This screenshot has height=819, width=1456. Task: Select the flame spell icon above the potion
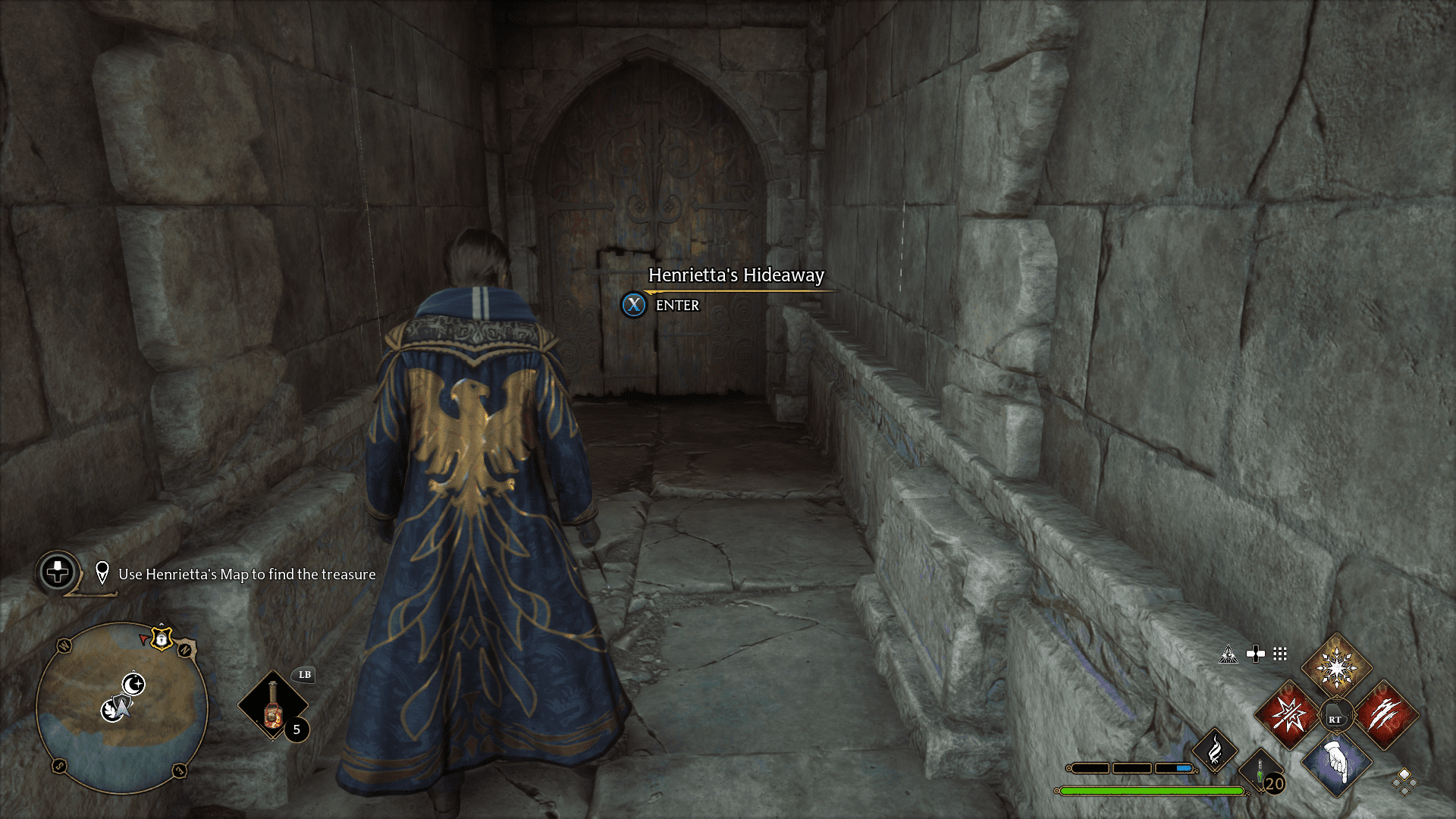pyautogui.click(x=1215, y=749)
